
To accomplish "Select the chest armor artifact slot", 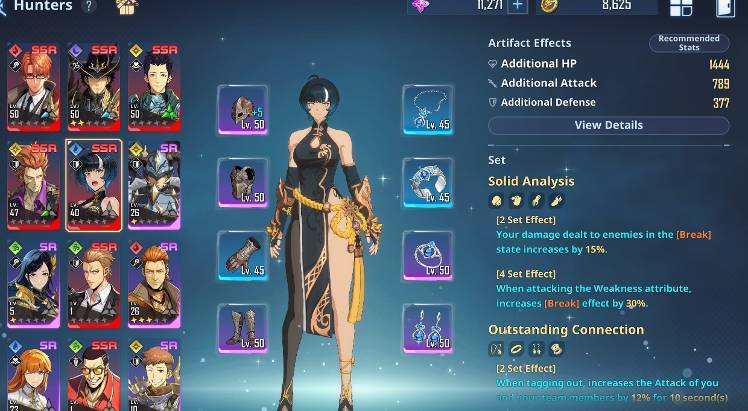I will [x=242, y=182].
